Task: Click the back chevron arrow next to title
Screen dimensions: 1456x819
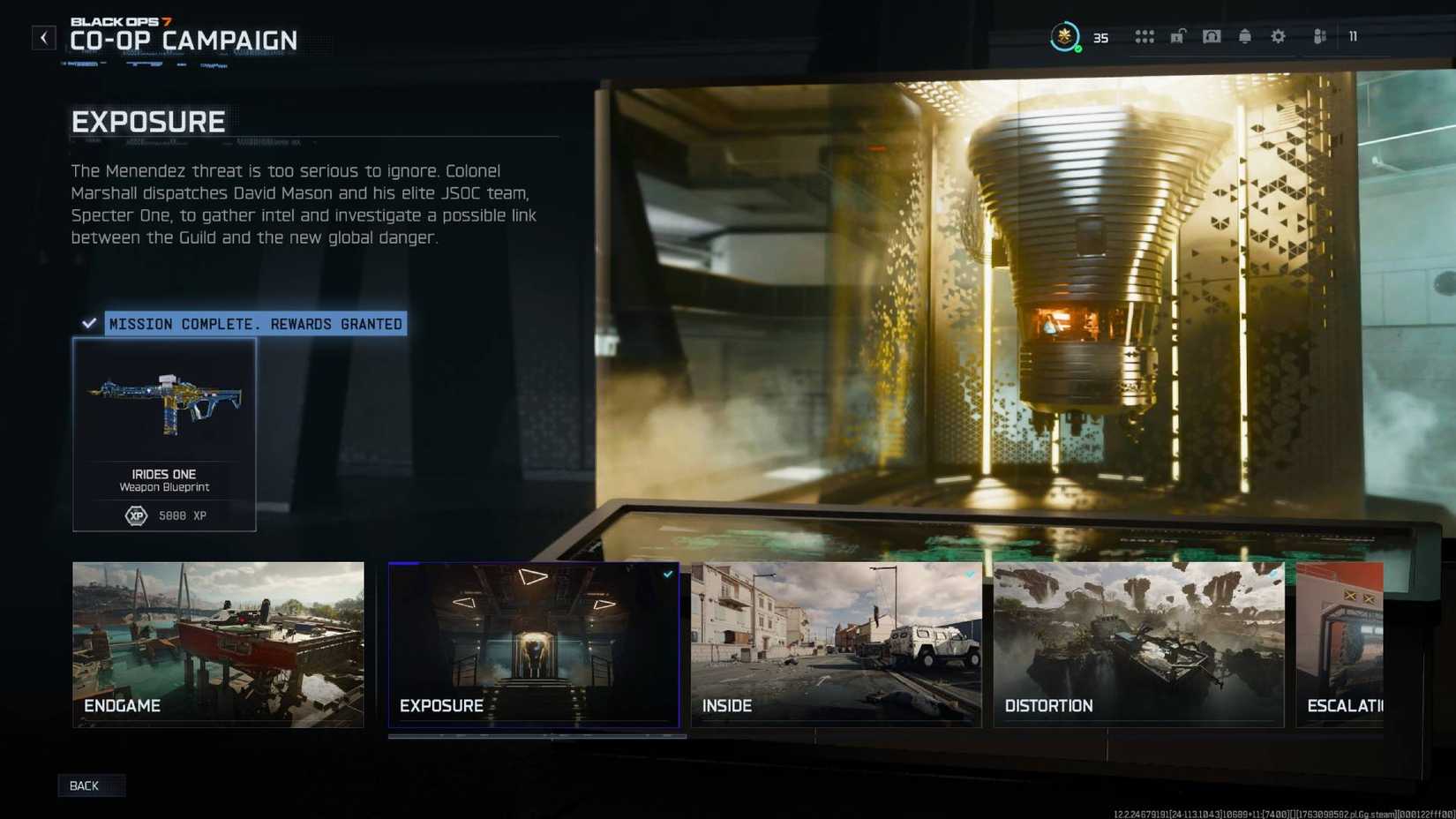Action: click(43, 37)
